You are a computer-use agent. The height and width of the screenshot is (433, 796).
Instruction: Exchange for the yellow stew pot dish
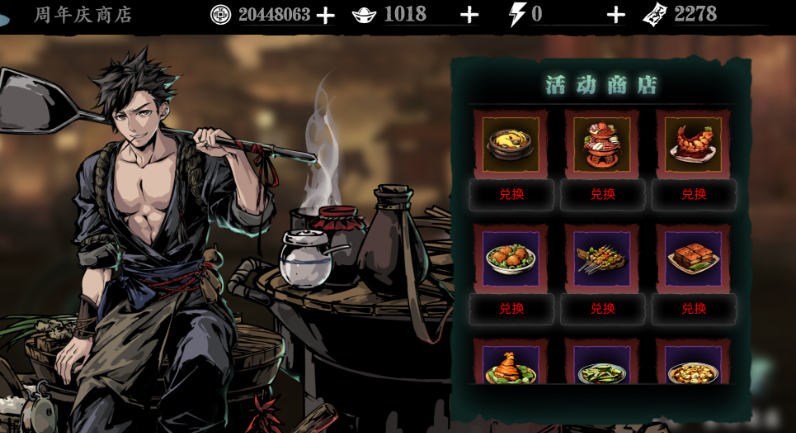(x=511, y=194)
